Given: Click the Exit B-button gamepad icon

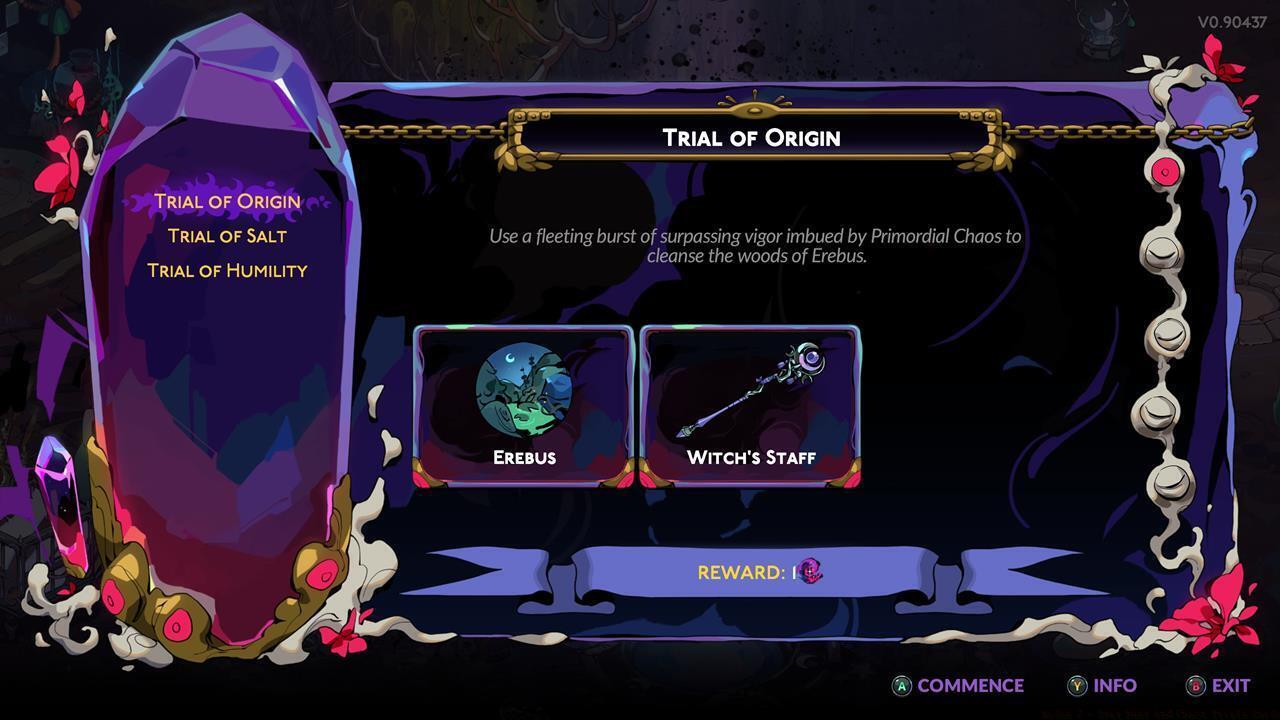Looking at the screenshot, I should point(1196,686).
